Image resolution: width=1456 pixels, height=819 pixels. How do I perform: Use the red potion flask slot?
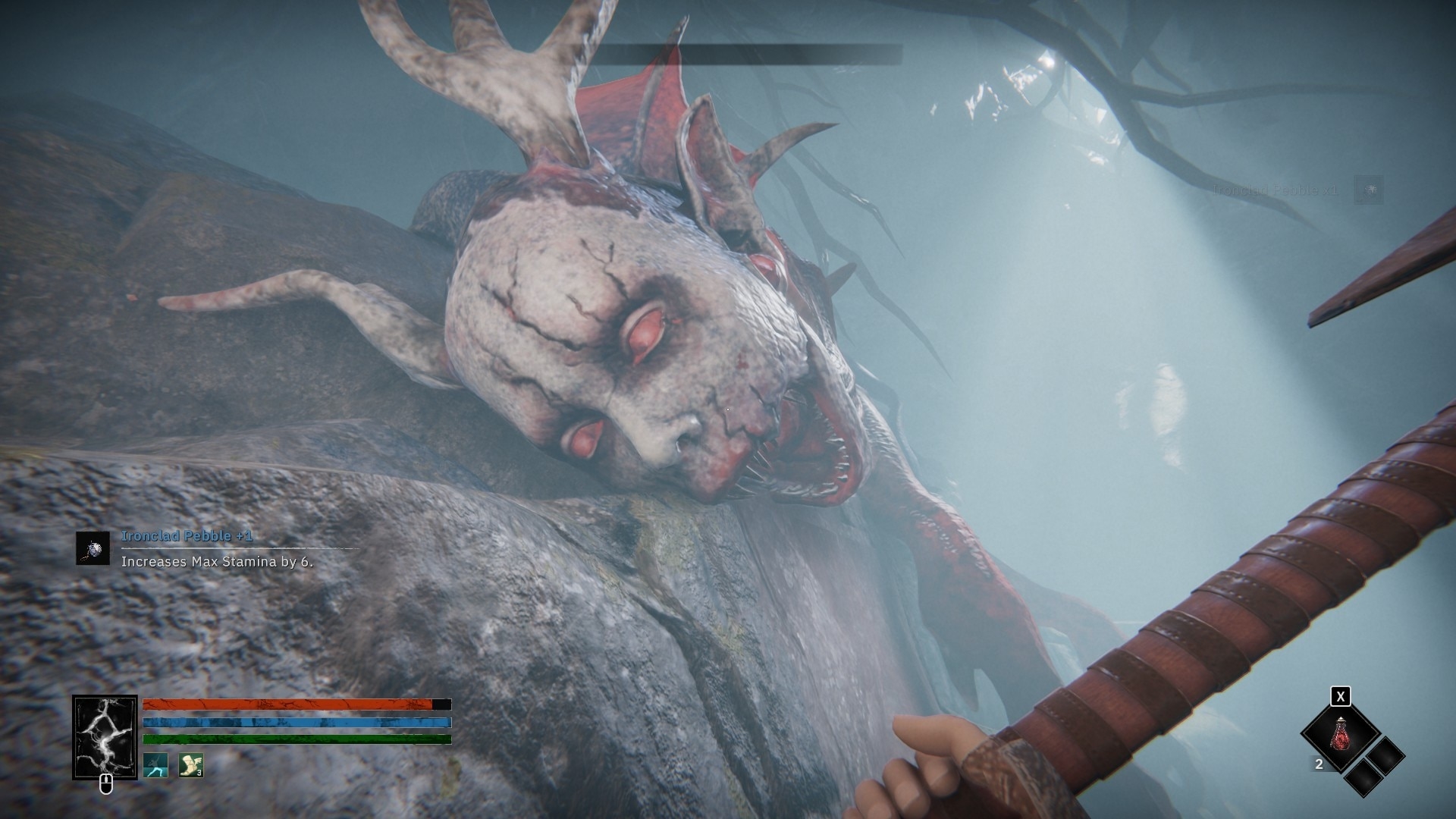point(1340,735)
